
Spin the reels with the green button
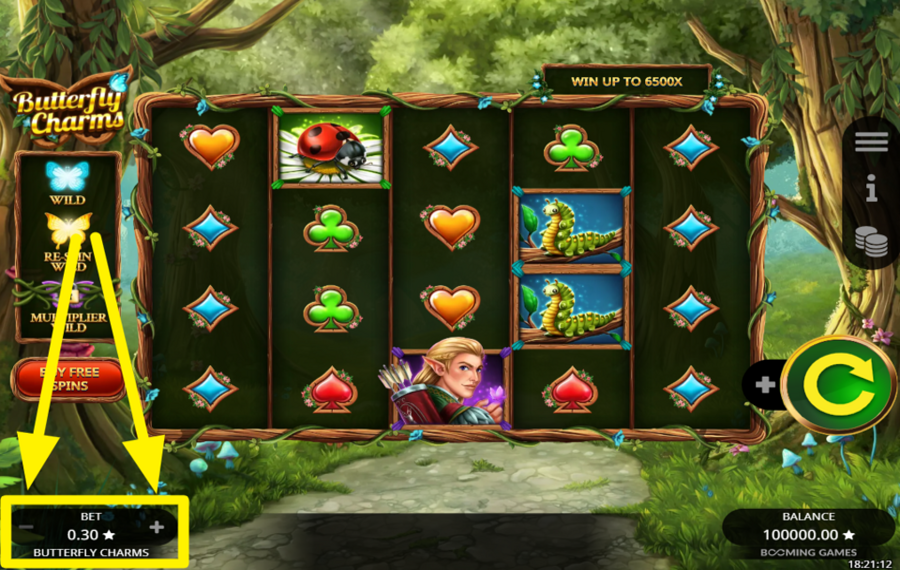click(839, 385)
